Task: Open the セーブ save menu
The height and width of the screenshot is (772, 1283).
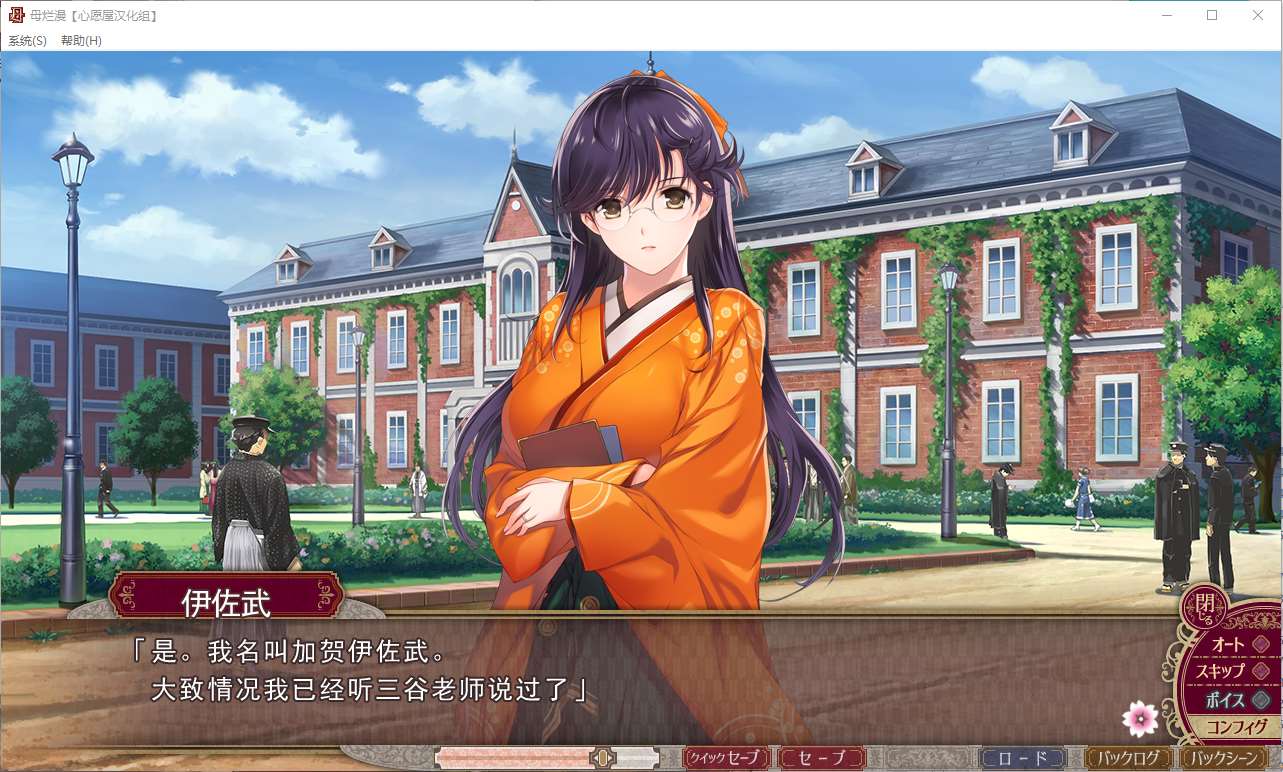Action: [822, 758]
